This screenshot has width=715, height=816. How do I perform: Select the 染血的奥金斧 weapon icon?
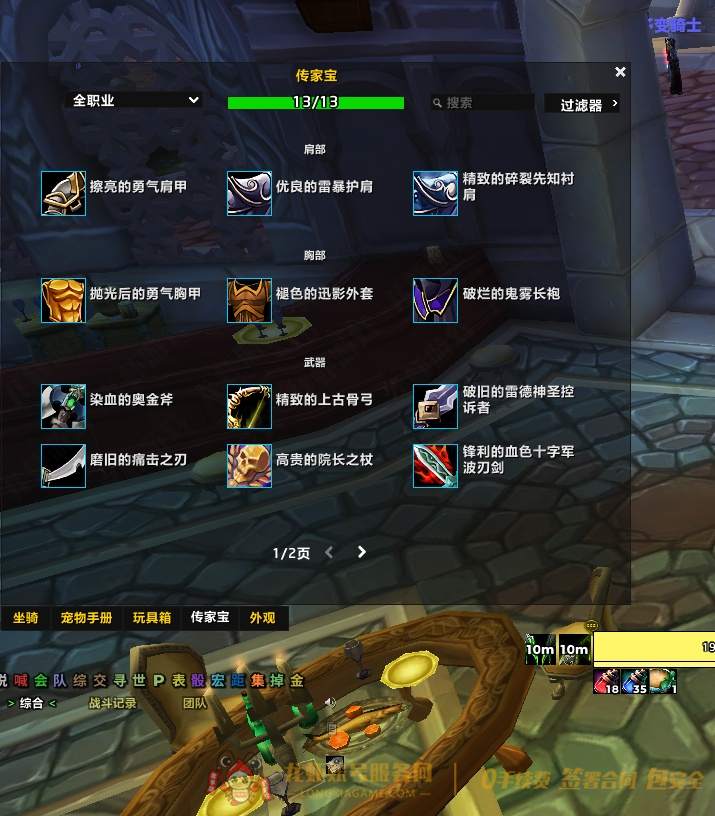coord(63,406)
